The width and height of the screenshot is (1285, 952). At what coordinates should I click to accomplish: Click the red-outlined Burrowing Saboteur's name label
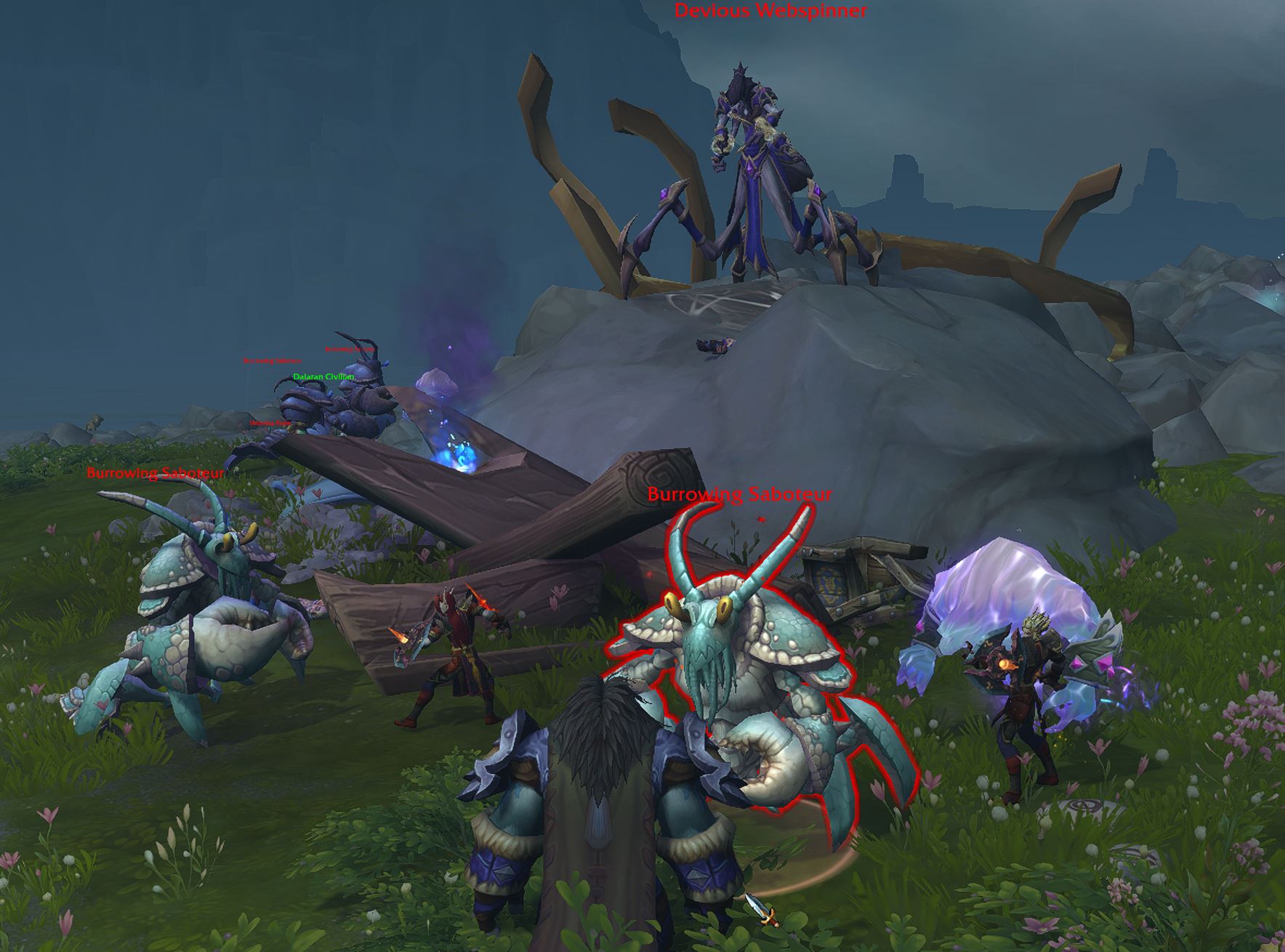739,495
